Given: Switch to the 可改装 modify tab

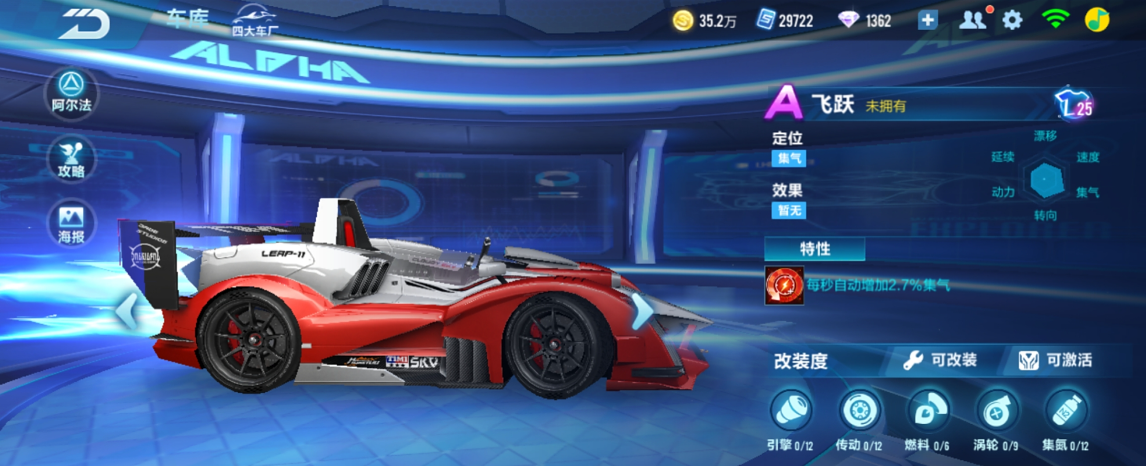Looking at the screenshot, I should [x=940, y=361].
